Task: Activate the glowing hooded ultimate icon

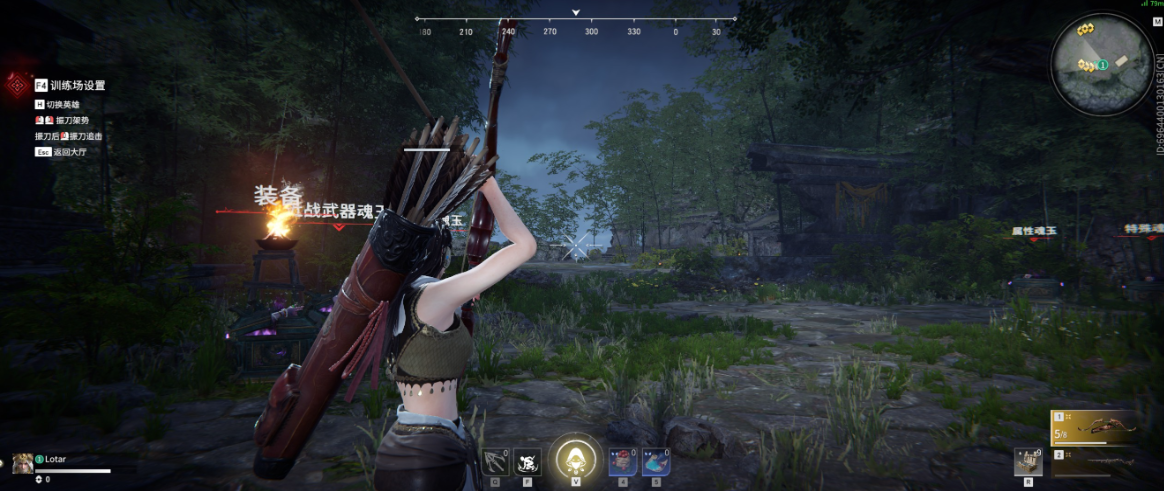Action: [575, 458]
